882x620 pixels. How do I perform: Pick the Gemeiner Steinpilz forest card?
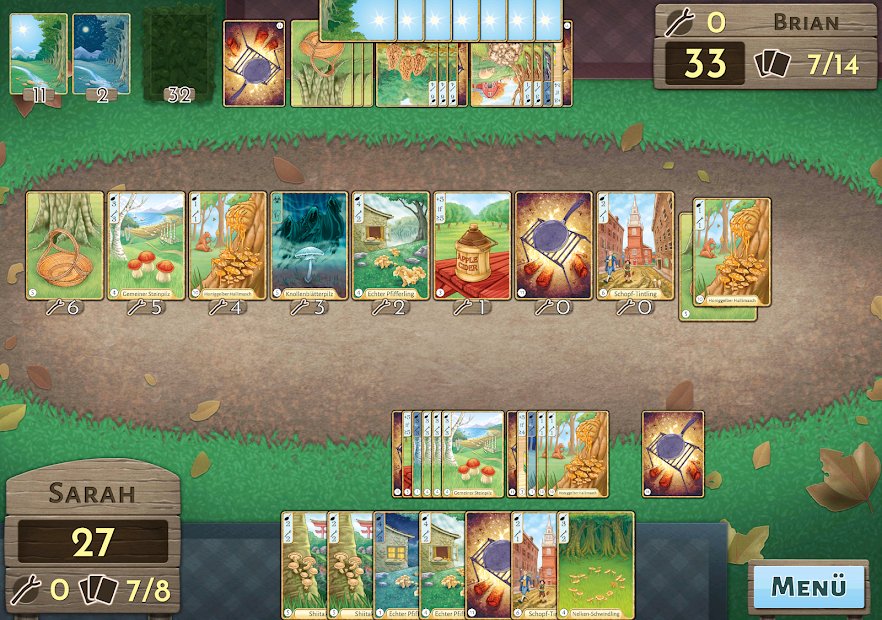pyautogui.click(x=146, y=245)
